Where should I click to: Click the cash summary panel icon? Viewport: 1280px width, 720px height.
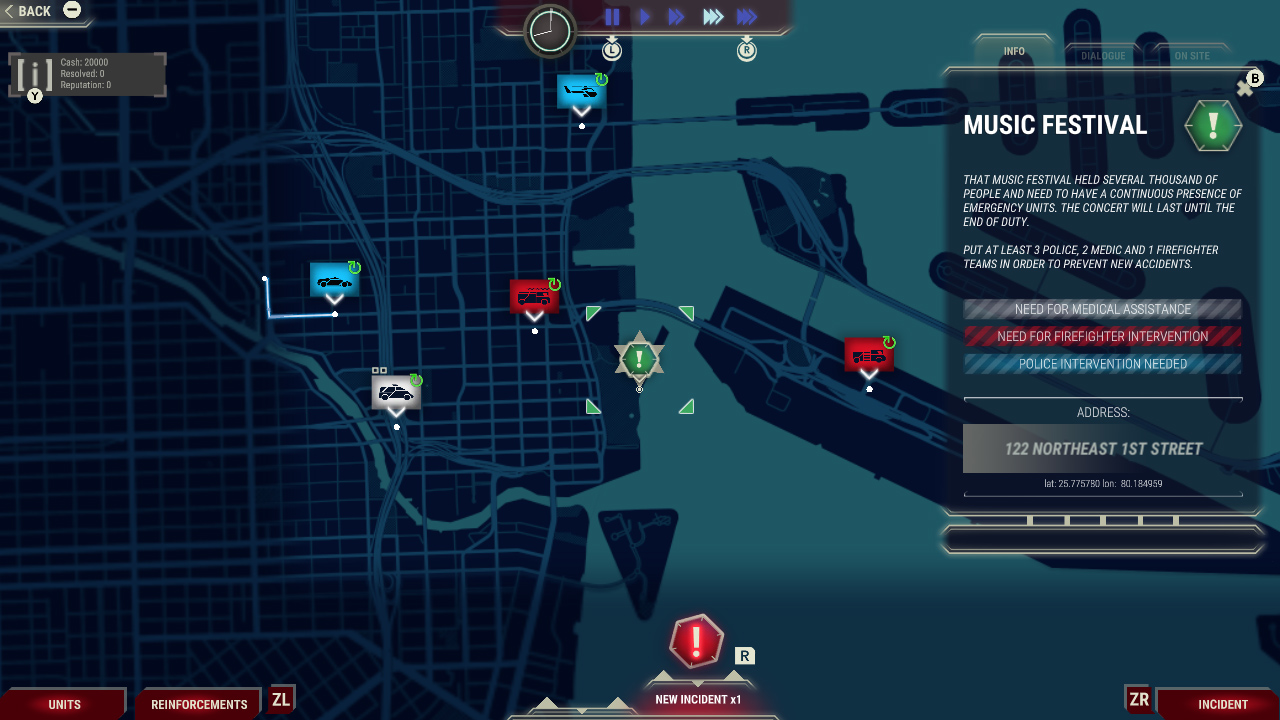(34, 73)
